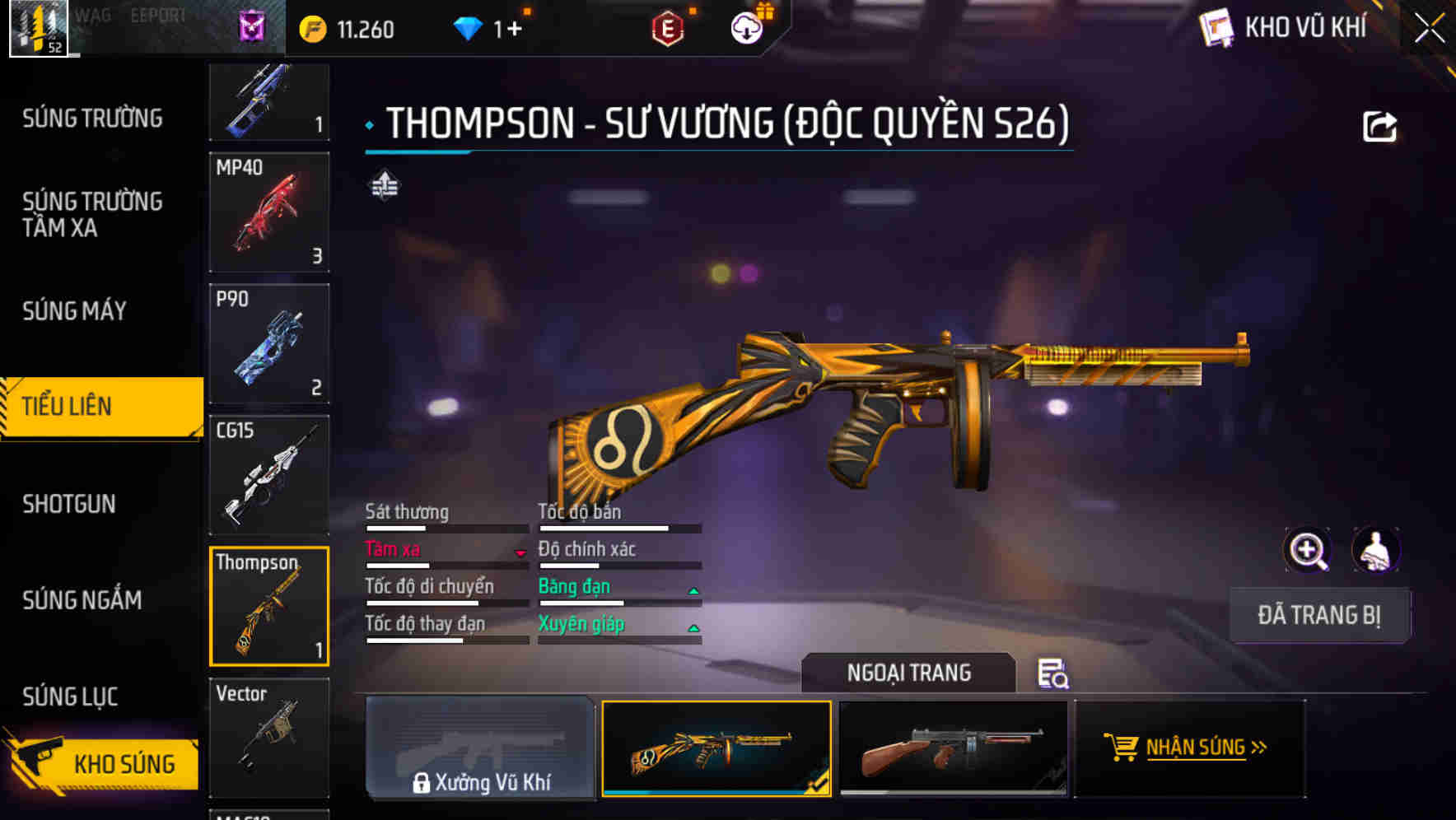
Task: Open the skin search icon next to NGOẠI TRANG
Action: (1053, 675)
